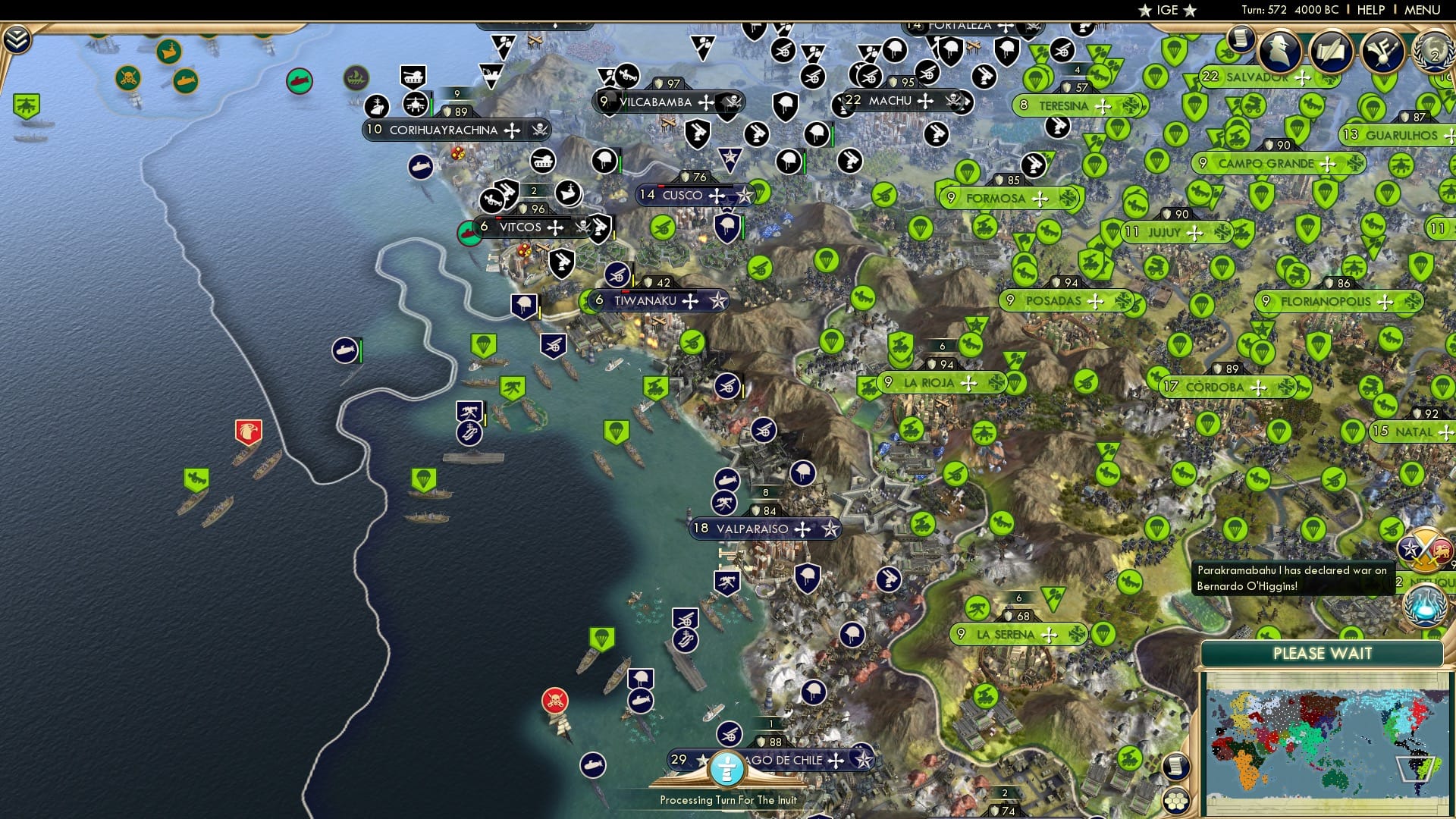Open the Espionage overview spy icon

coord(1277,52)
